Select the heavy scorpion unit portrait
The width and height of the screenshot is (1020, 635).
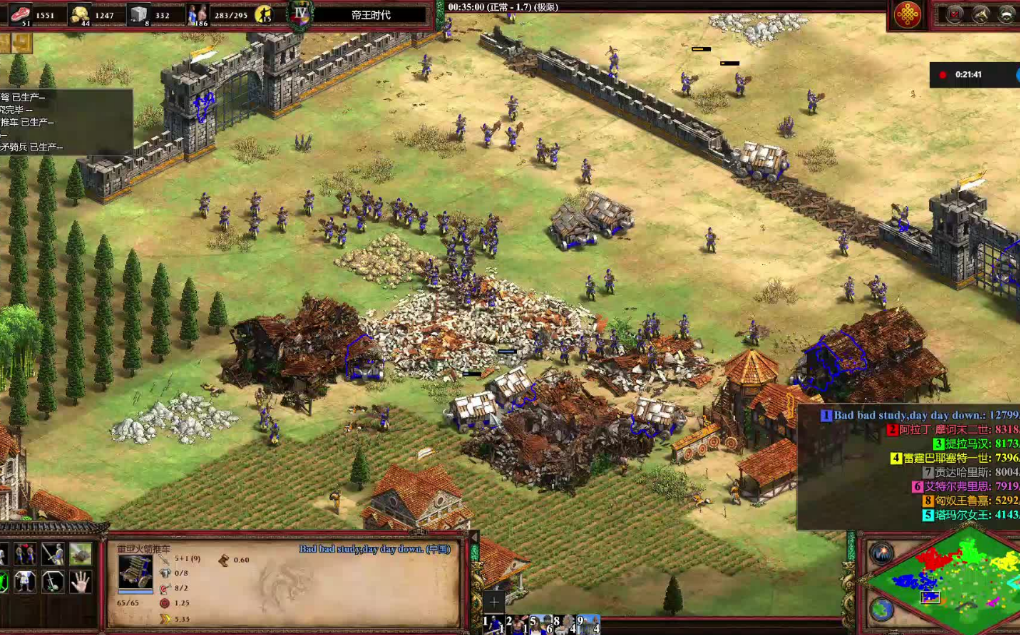[x=135, y=572]
